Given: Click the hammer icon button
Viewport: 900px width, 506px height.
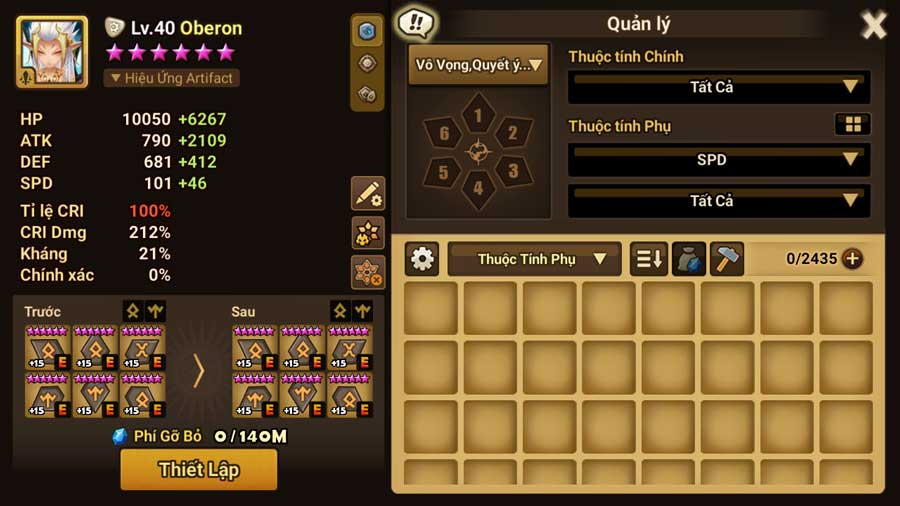Looking at the screenshot, I should pyautogui.click(x=727, y=259).
